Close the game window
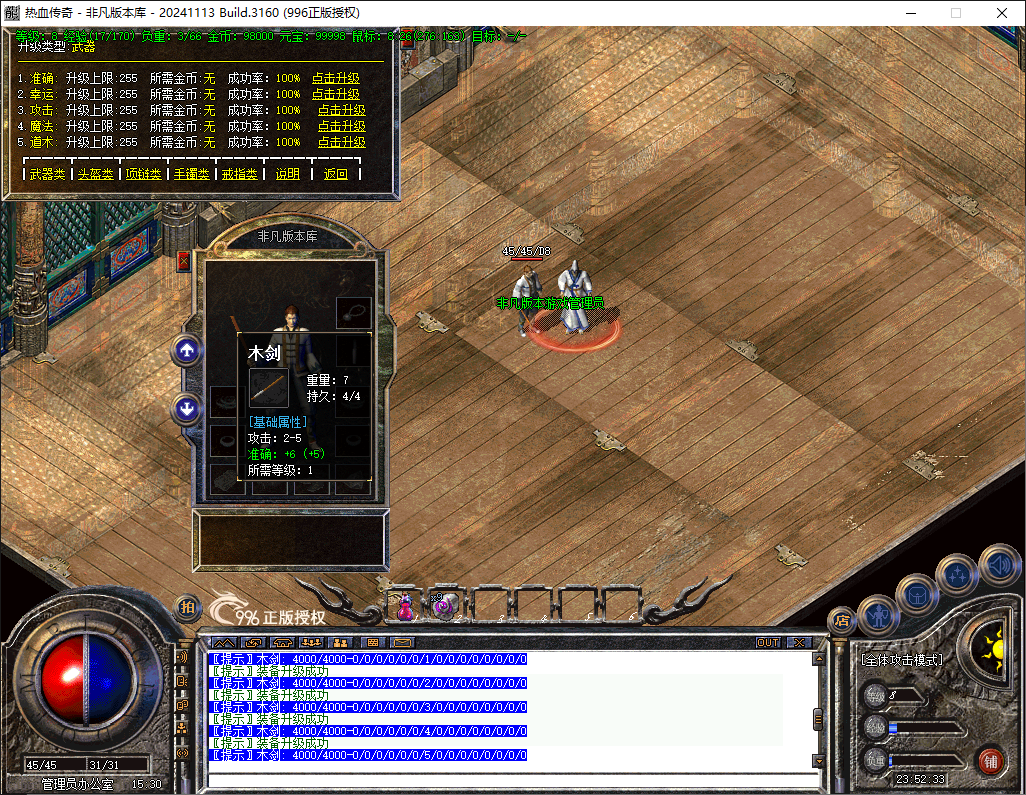Screen dimensions: 1026x795 point(1002,13)
